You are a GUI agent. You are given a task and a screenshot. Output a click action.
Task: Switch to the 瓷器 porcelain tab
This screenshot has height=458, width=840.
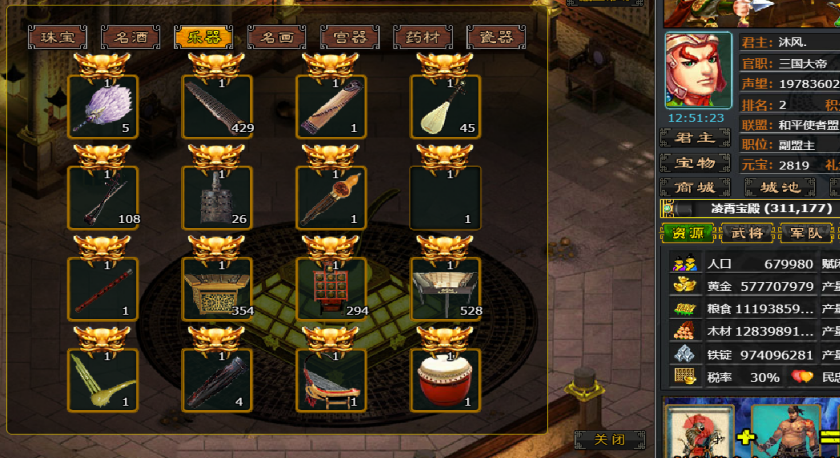pyautogui.click(x=496, y=38)
